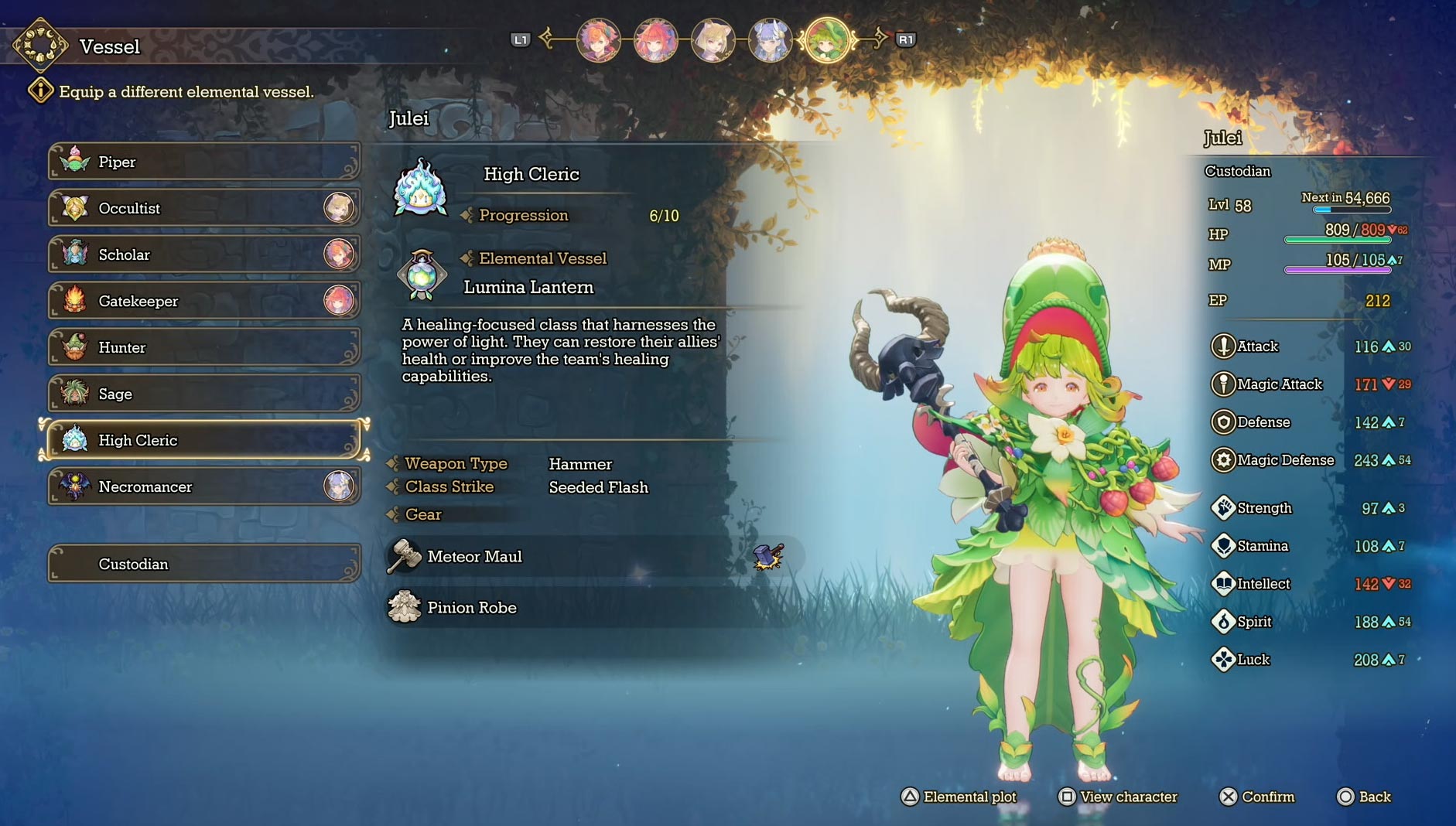1456x826 pixels.
Task: Select the Custodian base class
Action: [x=204, y=564]
